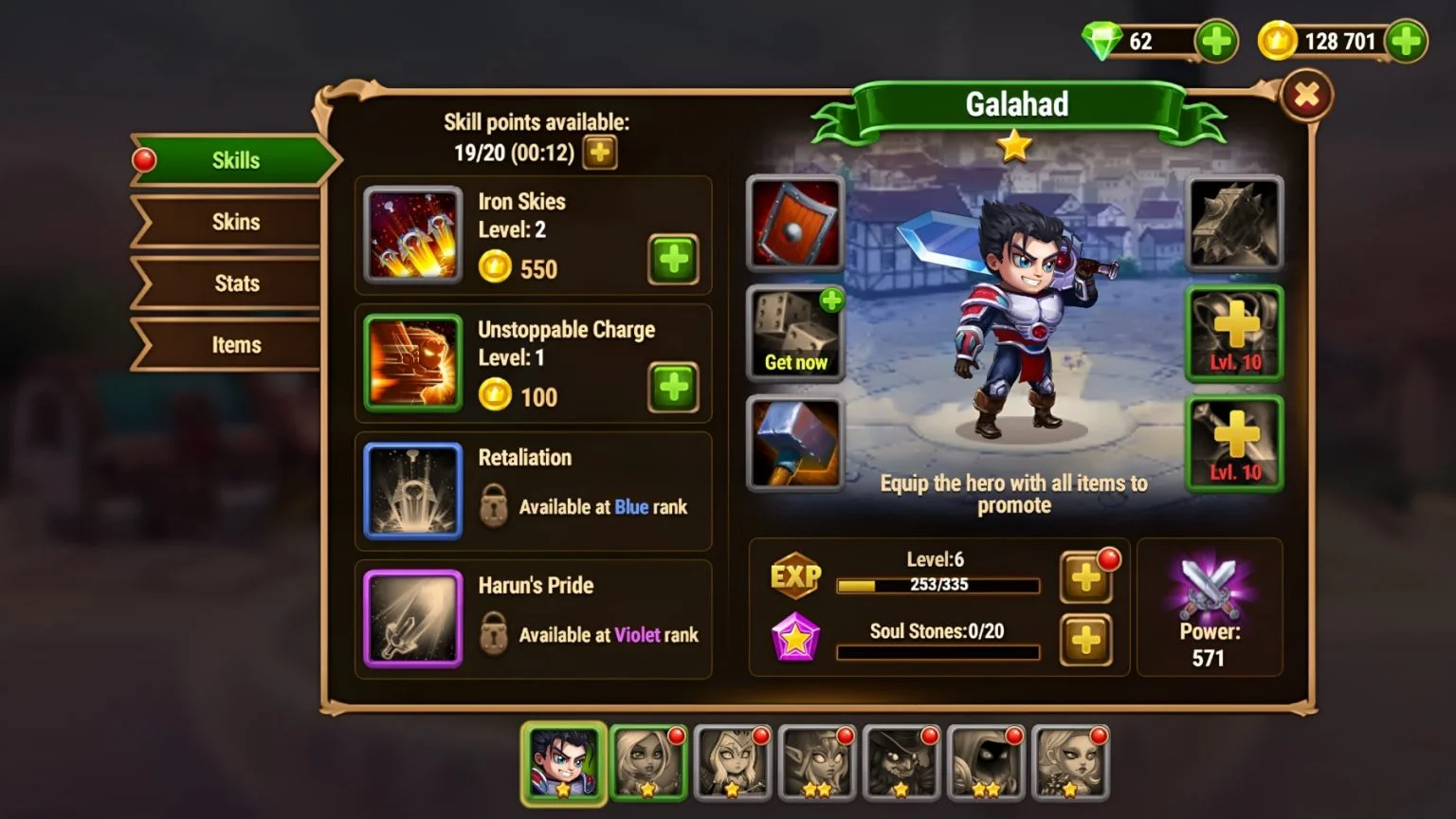Add skill points via plus next to timer
Image resolution: width=1456 pixels, height=819 pixels.
click(x=599, y=152)
